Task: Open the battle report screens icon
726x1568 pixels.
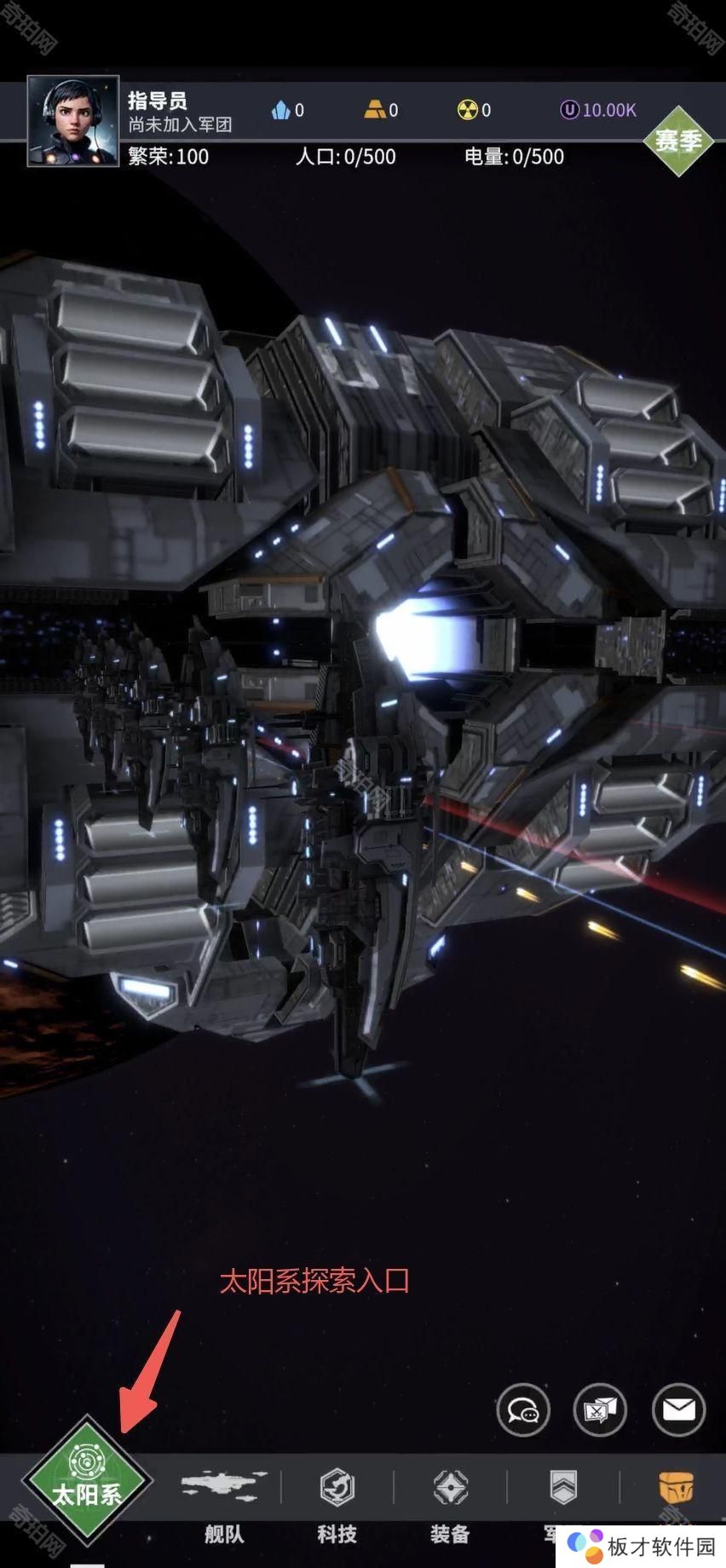Action: [600, 1410]
